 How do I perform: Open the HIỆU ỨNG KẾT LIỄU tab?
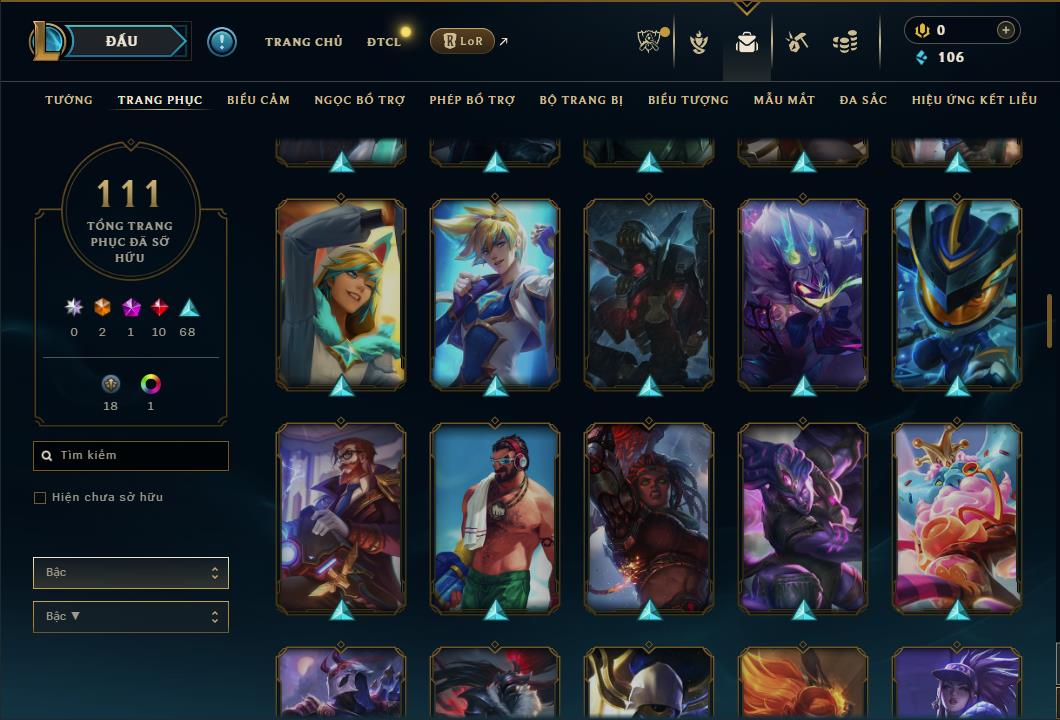pyautogui.click(x=974, y=100)
